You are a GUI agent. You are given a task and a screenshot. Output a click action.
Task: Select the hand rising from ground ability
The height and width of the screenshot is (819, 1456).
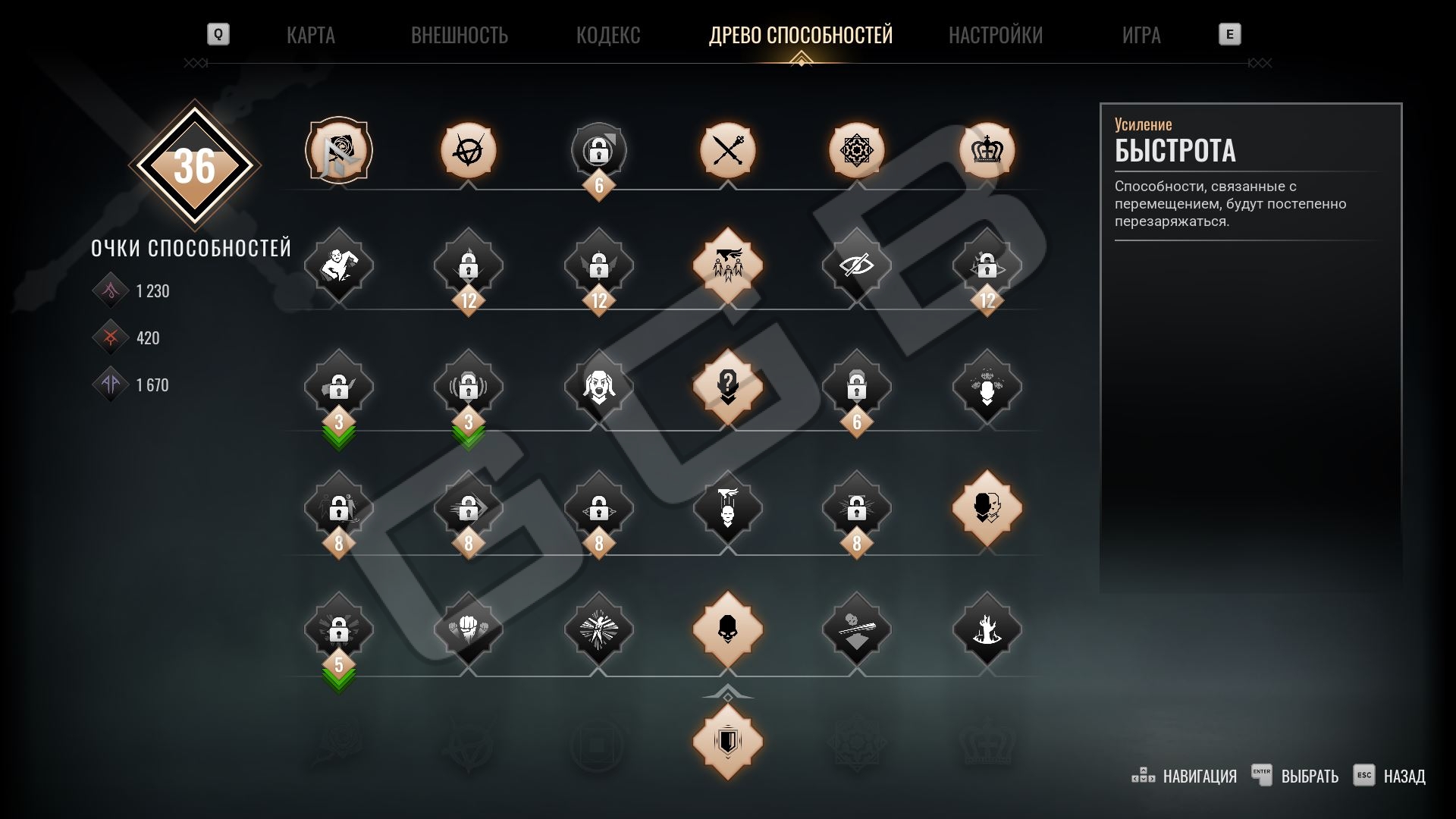pos(987,629)
